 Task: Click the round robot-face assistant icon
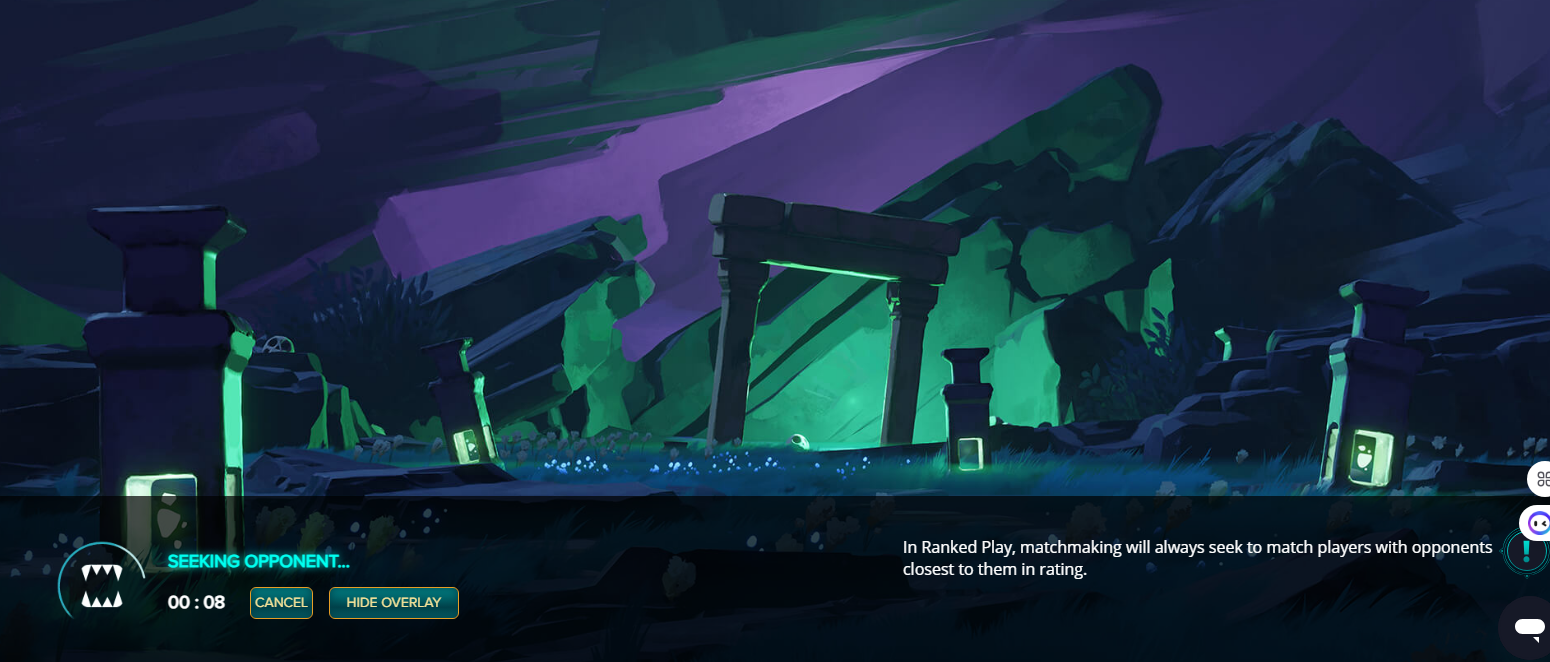(x=1538, y=521)
